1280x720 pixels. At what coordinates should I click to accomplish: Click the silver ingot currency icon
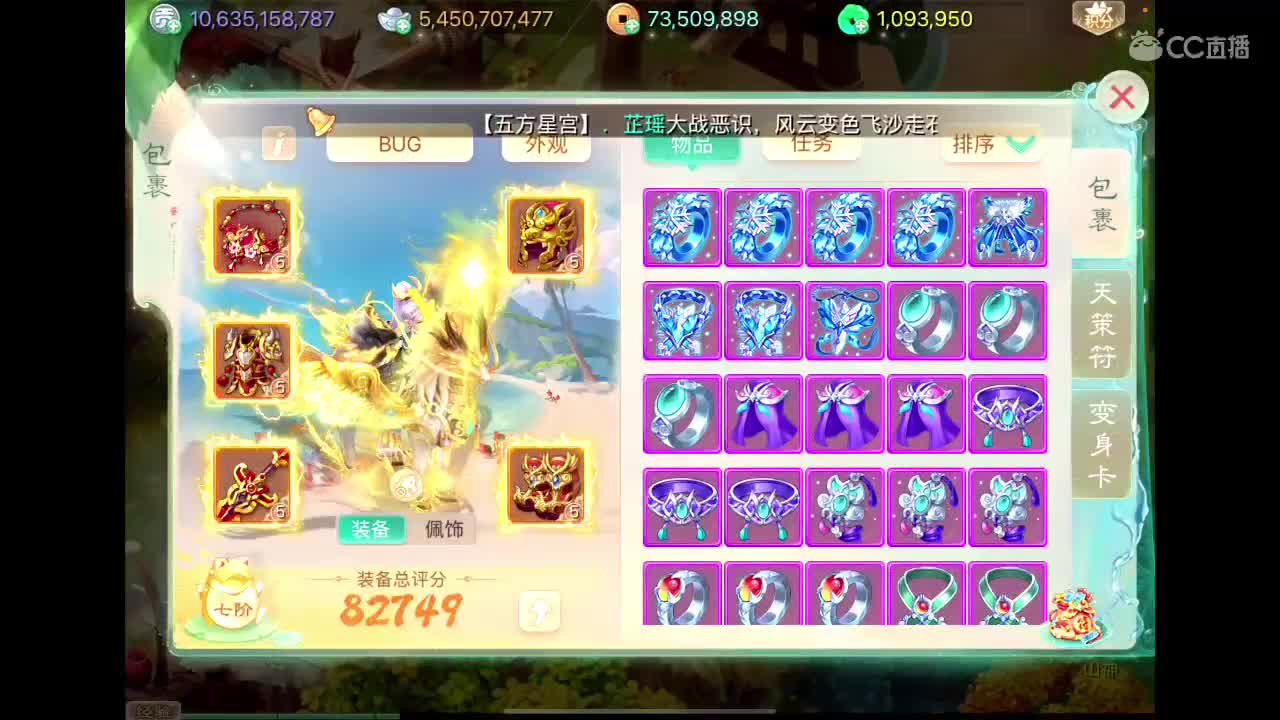click(394, 18)
